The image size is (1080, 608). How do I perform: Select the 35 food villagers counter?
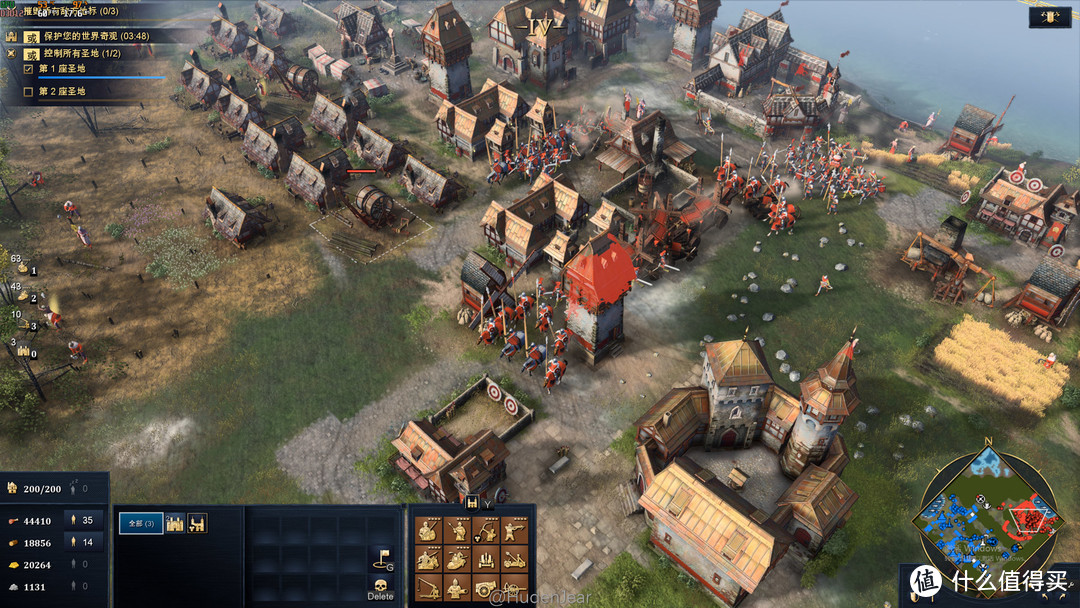79,520
